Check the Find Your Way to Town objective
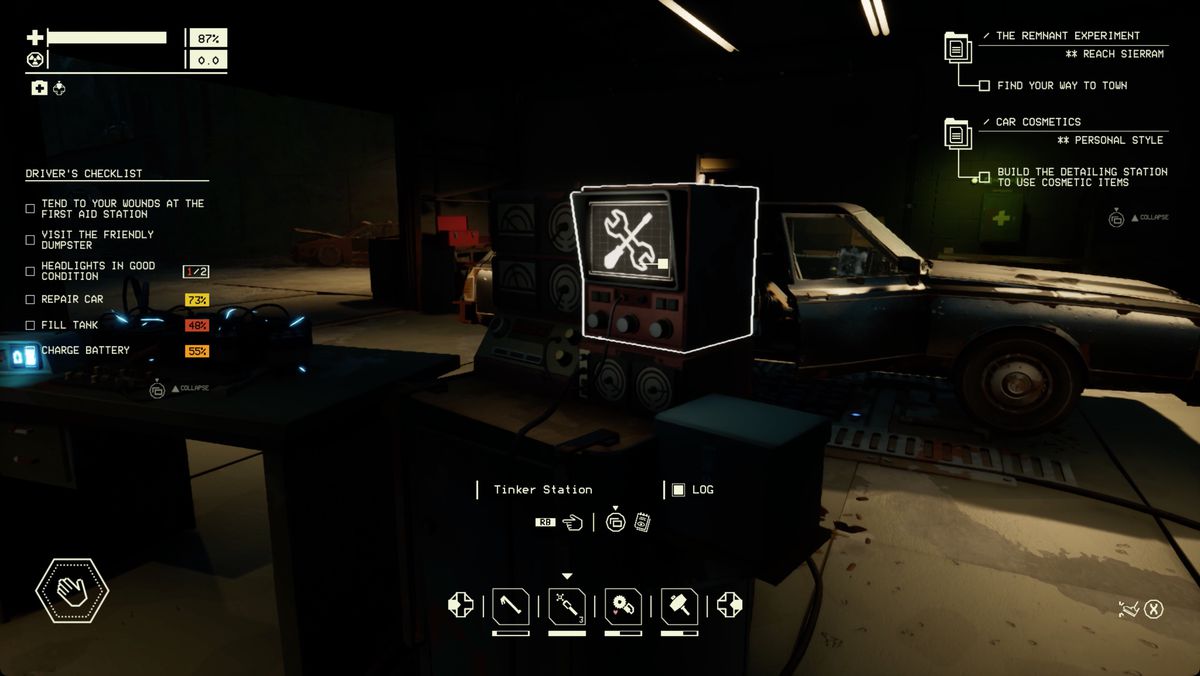 pos(985,86)
